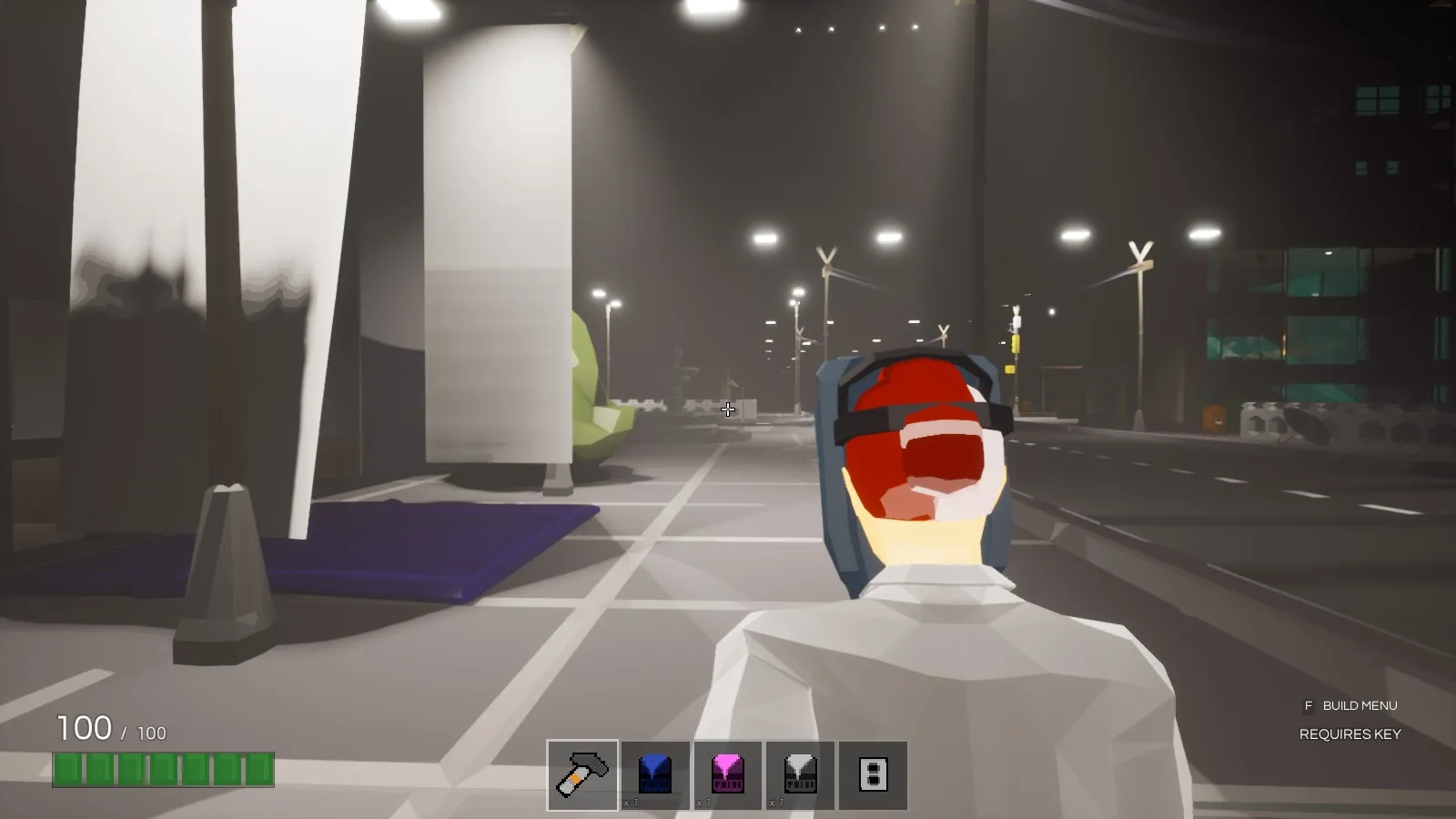Select the hammer tool in the hotbar
The height and width of the screenshot is (819, 1456).
point(581,774)
